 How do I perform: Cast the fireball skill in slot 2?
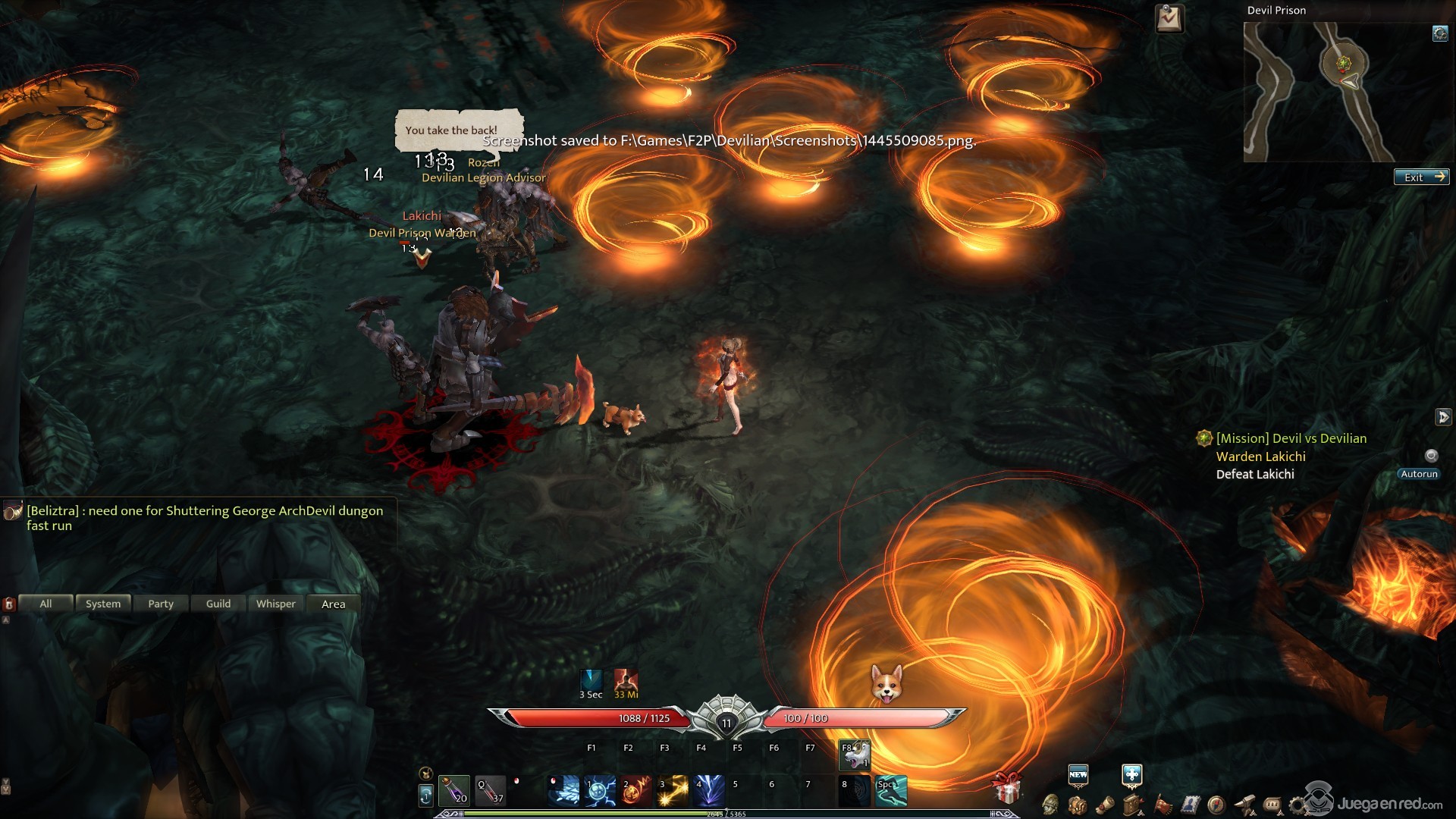pos(636,790)
